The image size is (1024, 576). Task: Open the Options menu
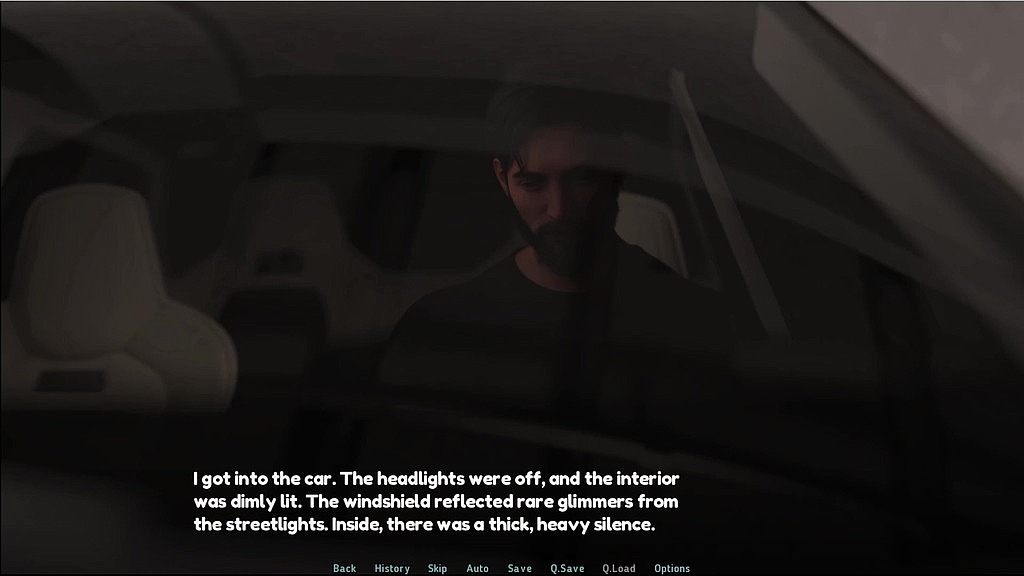click(672, 568)
